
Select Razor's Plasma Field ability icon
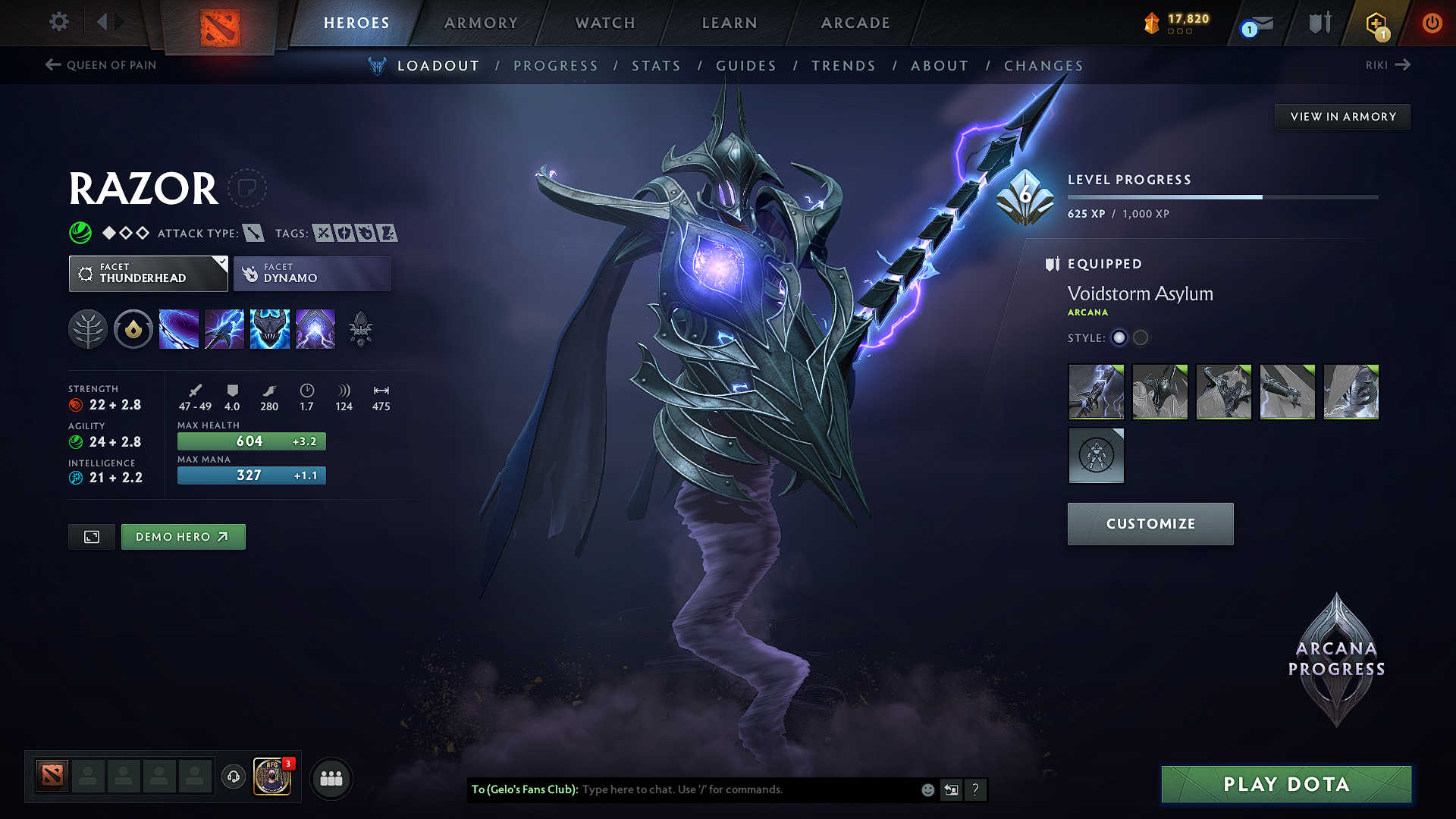coord(178,328)
